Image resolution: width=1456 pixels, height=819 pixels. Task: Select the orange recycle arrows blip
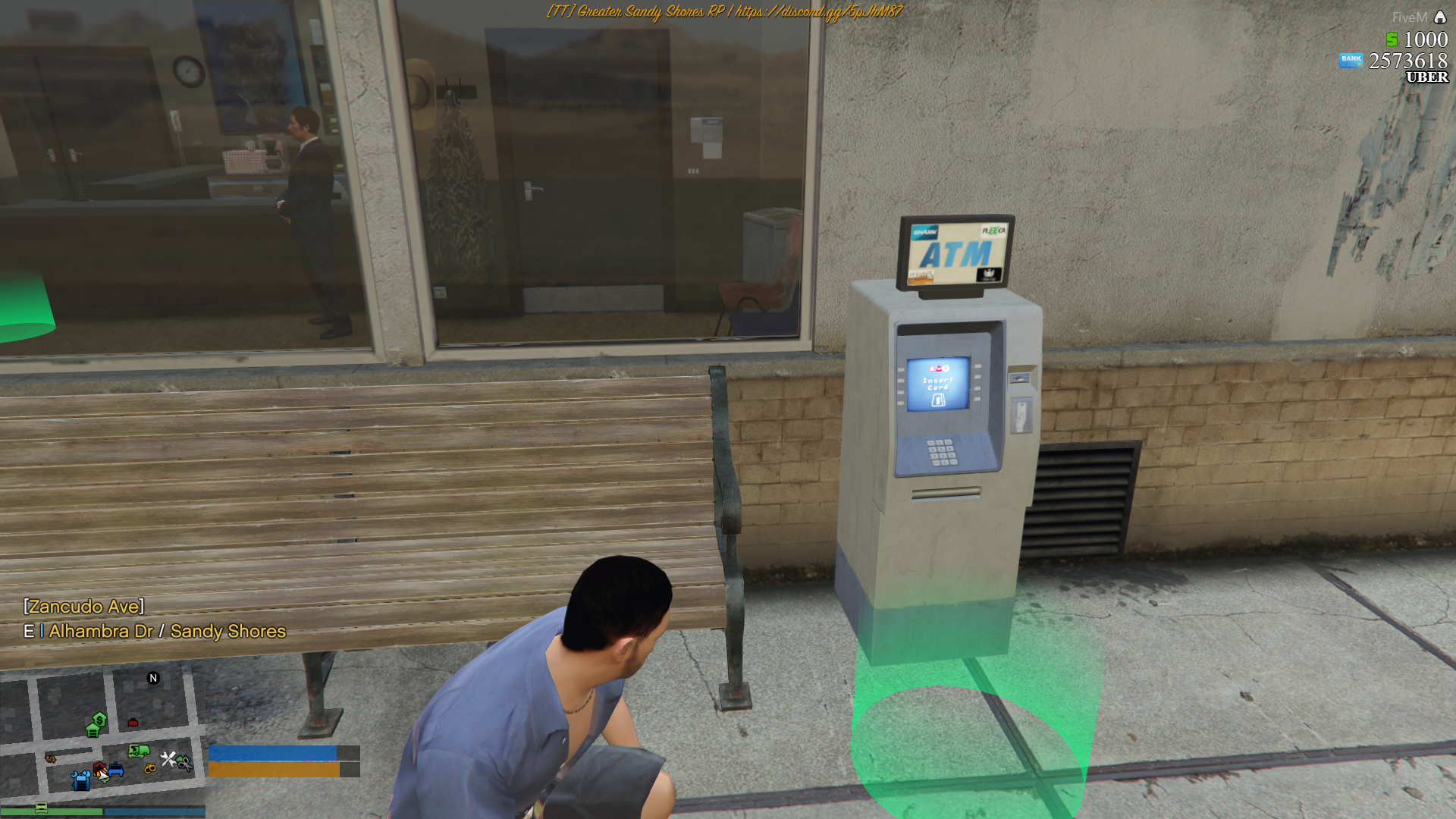click(x=50, y=758)
